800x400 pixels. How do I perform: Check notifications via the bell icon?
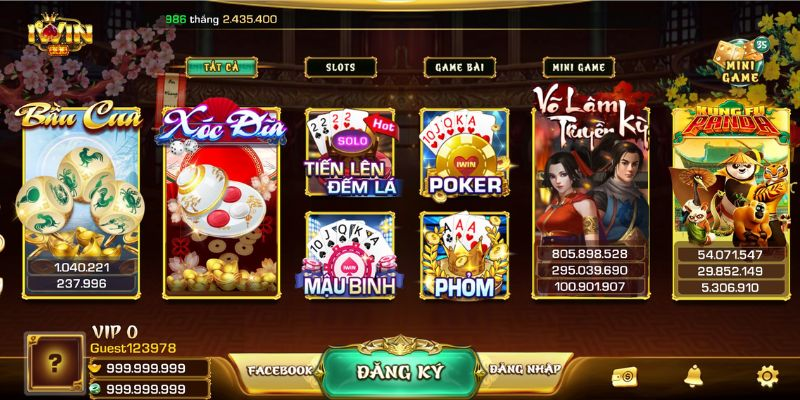(693, 377)
